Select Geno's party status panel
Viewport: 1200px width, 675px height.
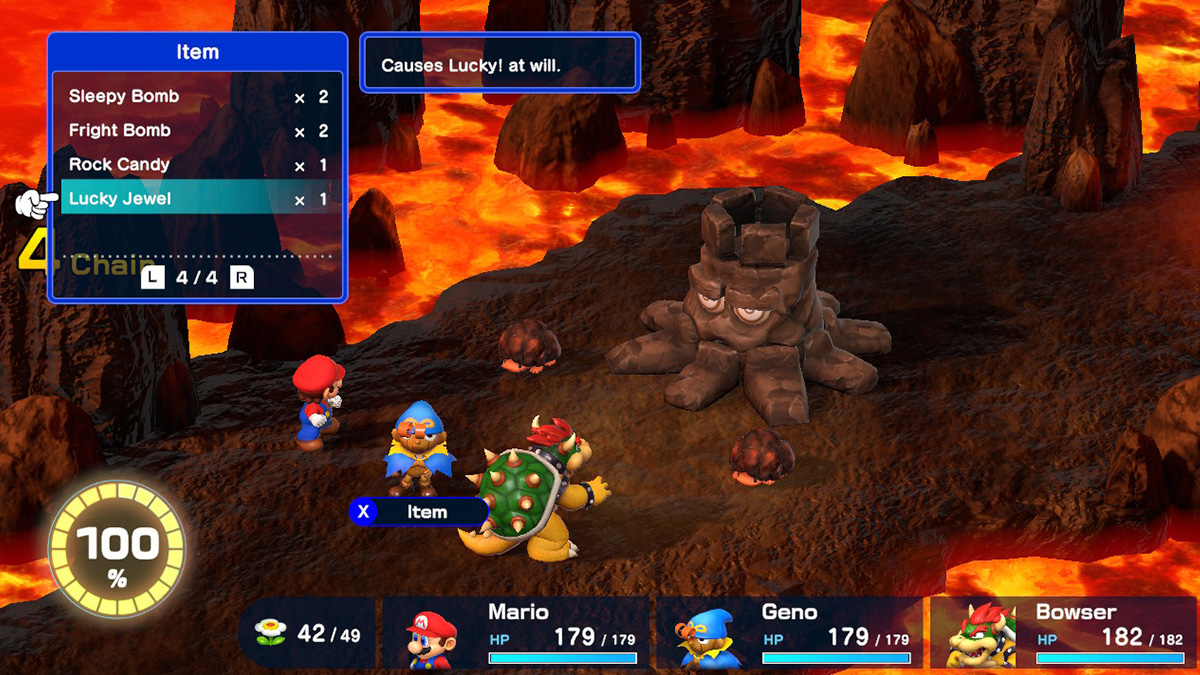(789, 633)
